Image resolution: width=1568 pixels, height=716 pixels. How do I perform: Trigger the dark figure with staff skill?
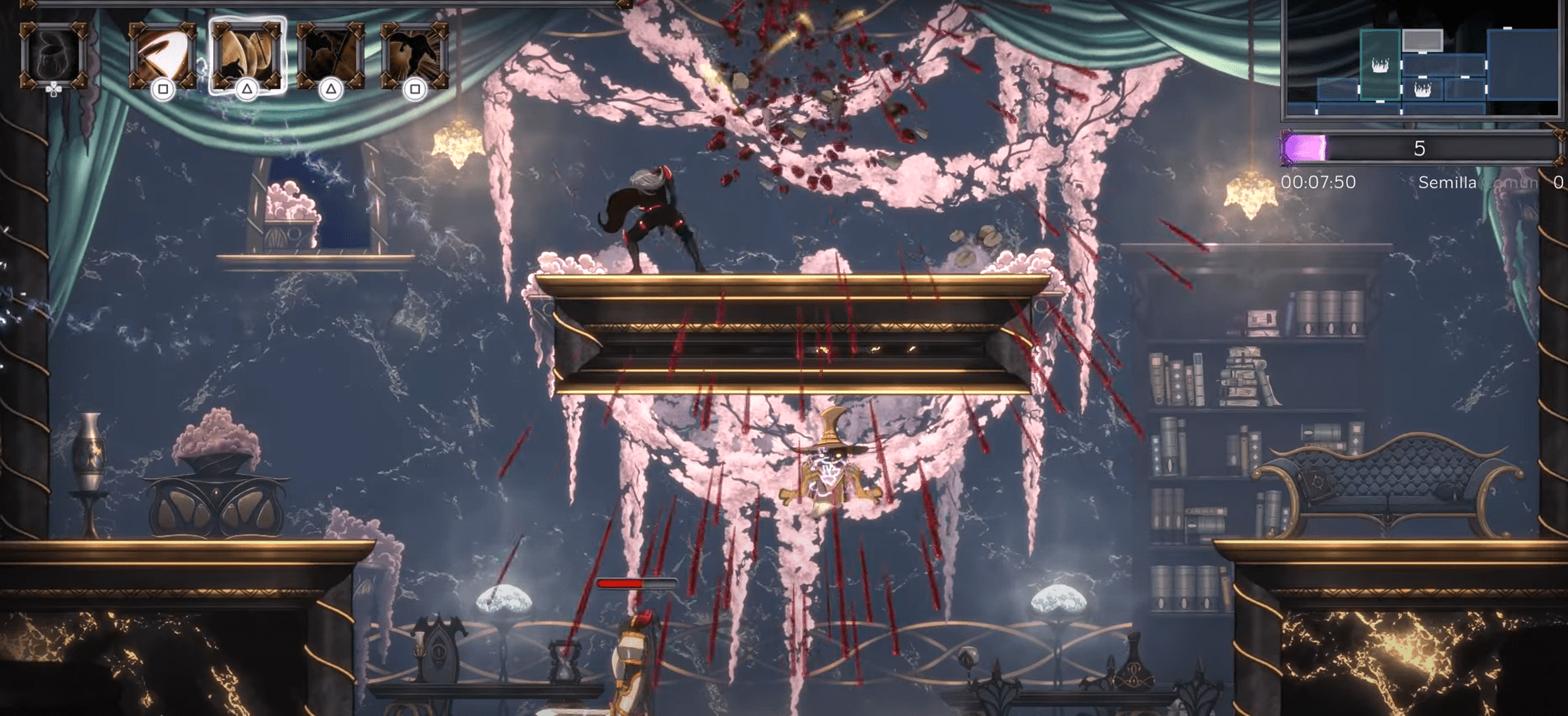click(x=331, y=55)
